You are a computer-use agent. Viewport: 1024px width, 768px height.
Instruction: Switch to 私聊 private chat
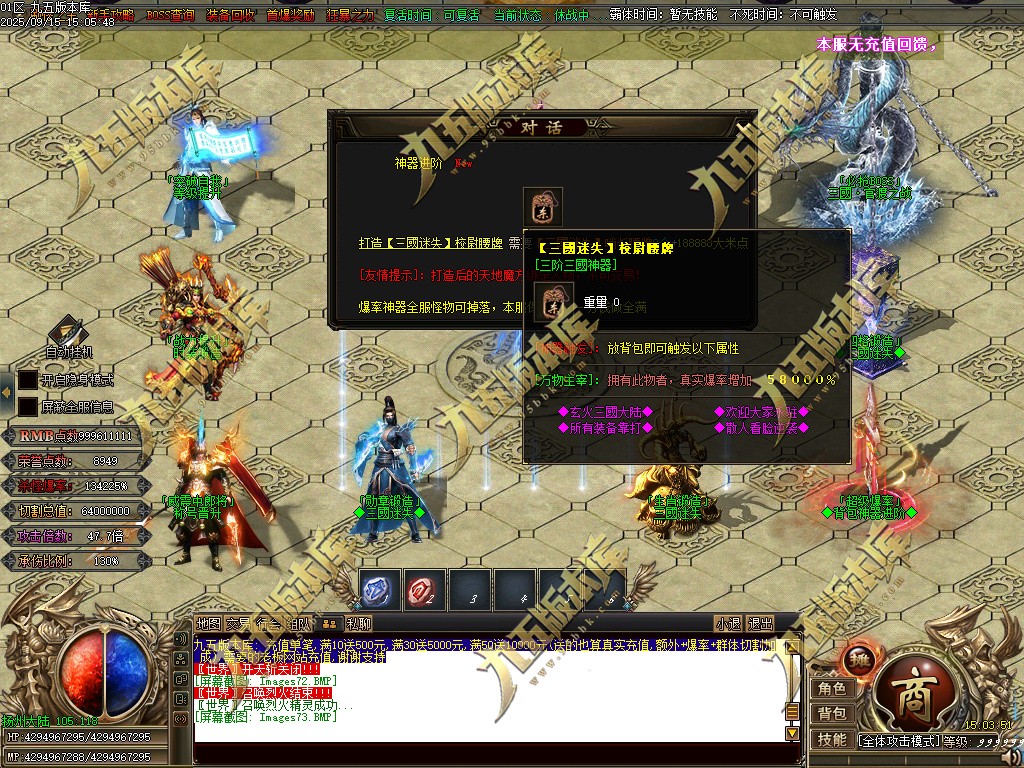[x=359, y=624]
